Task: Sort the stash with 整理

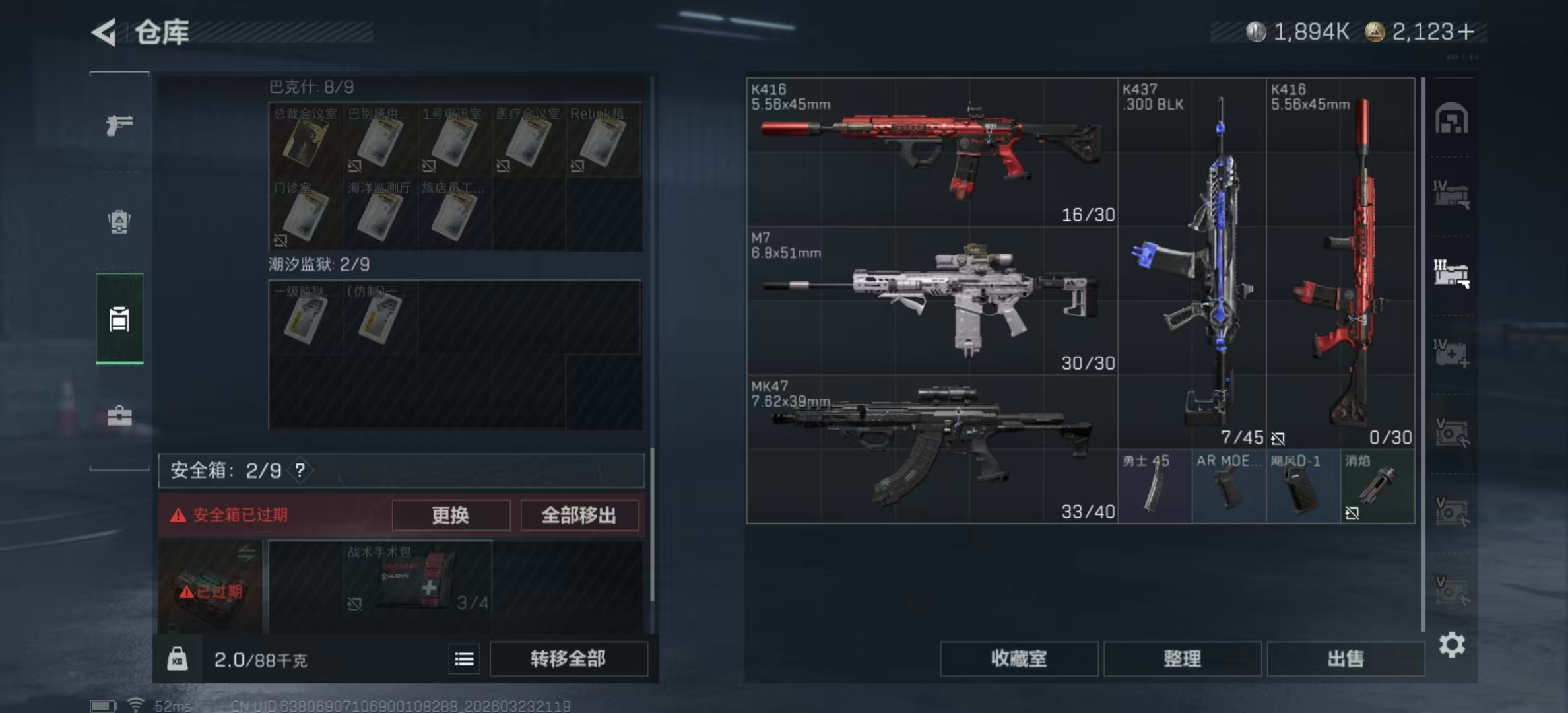Action: coord(1182,659)
